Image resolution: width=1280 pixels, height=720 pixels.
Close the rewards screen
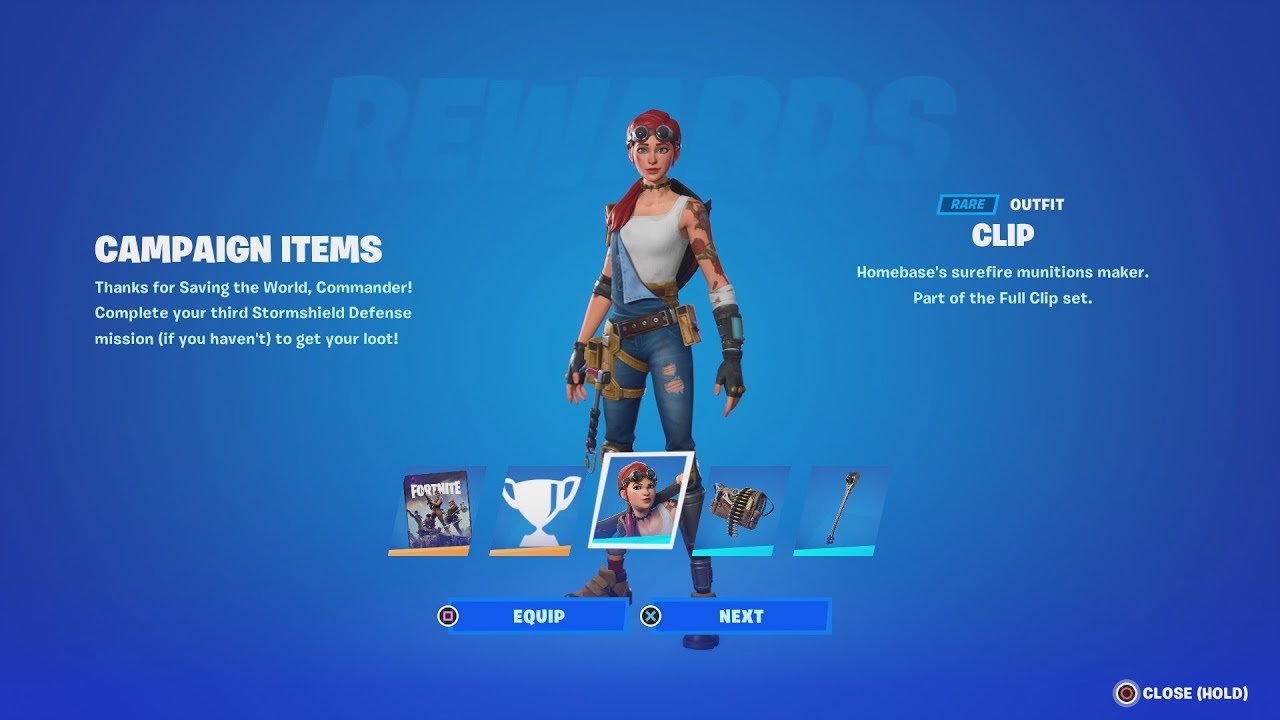[1182, 693]
